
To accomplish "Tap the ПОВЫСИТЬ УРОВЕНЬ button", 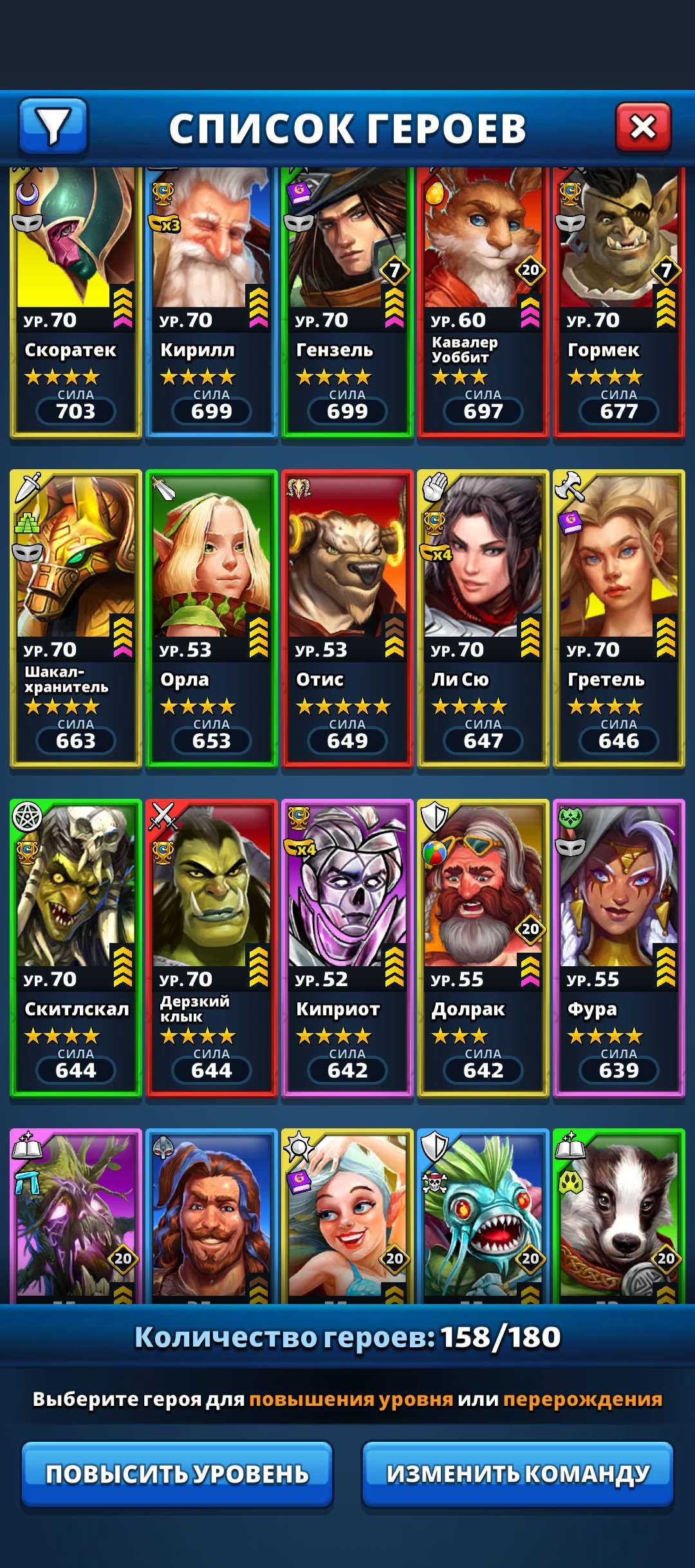I will click(177, 1473).
